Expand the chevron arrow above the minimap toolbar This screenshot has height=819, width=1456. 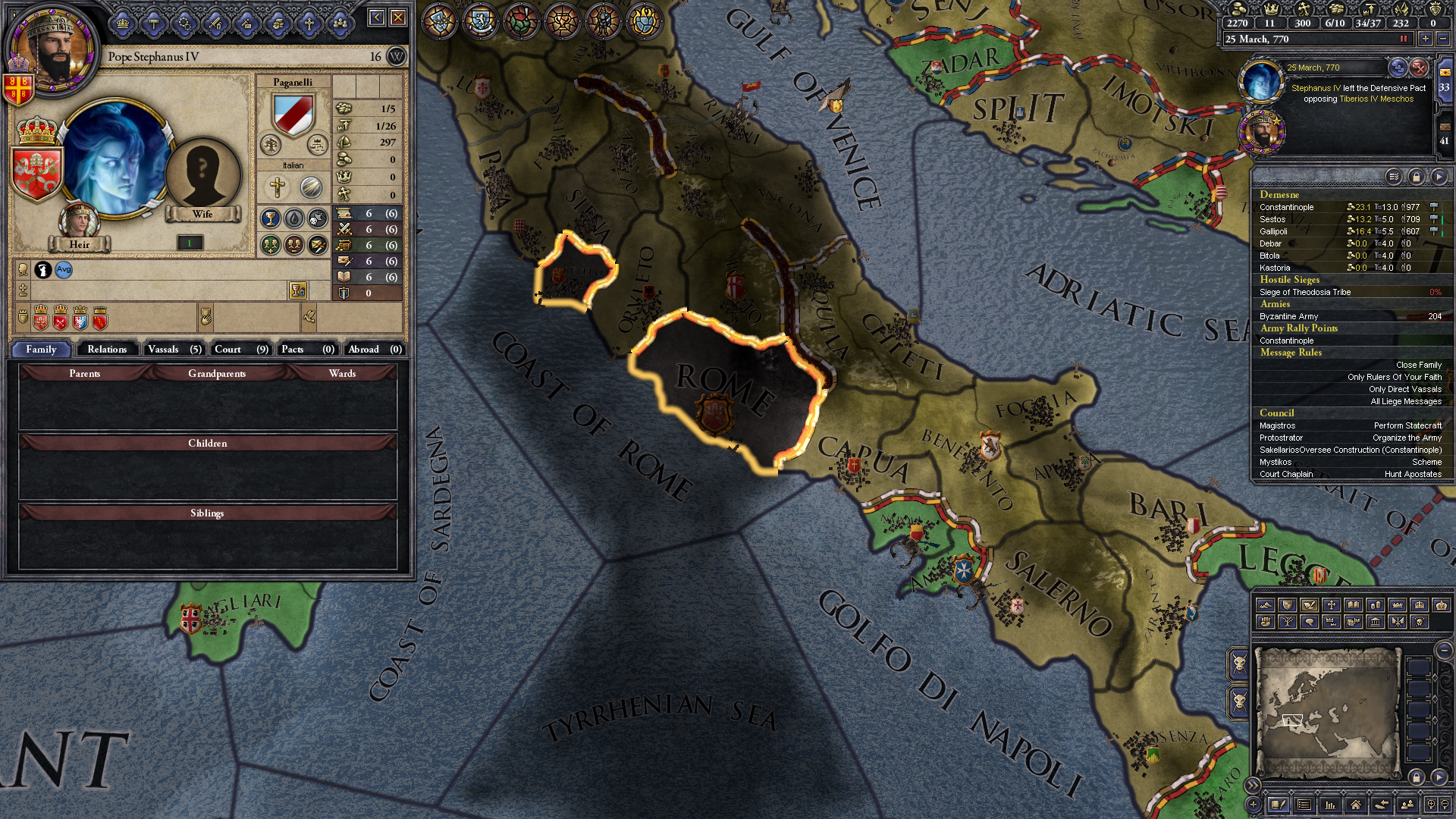pos(1252,784)
